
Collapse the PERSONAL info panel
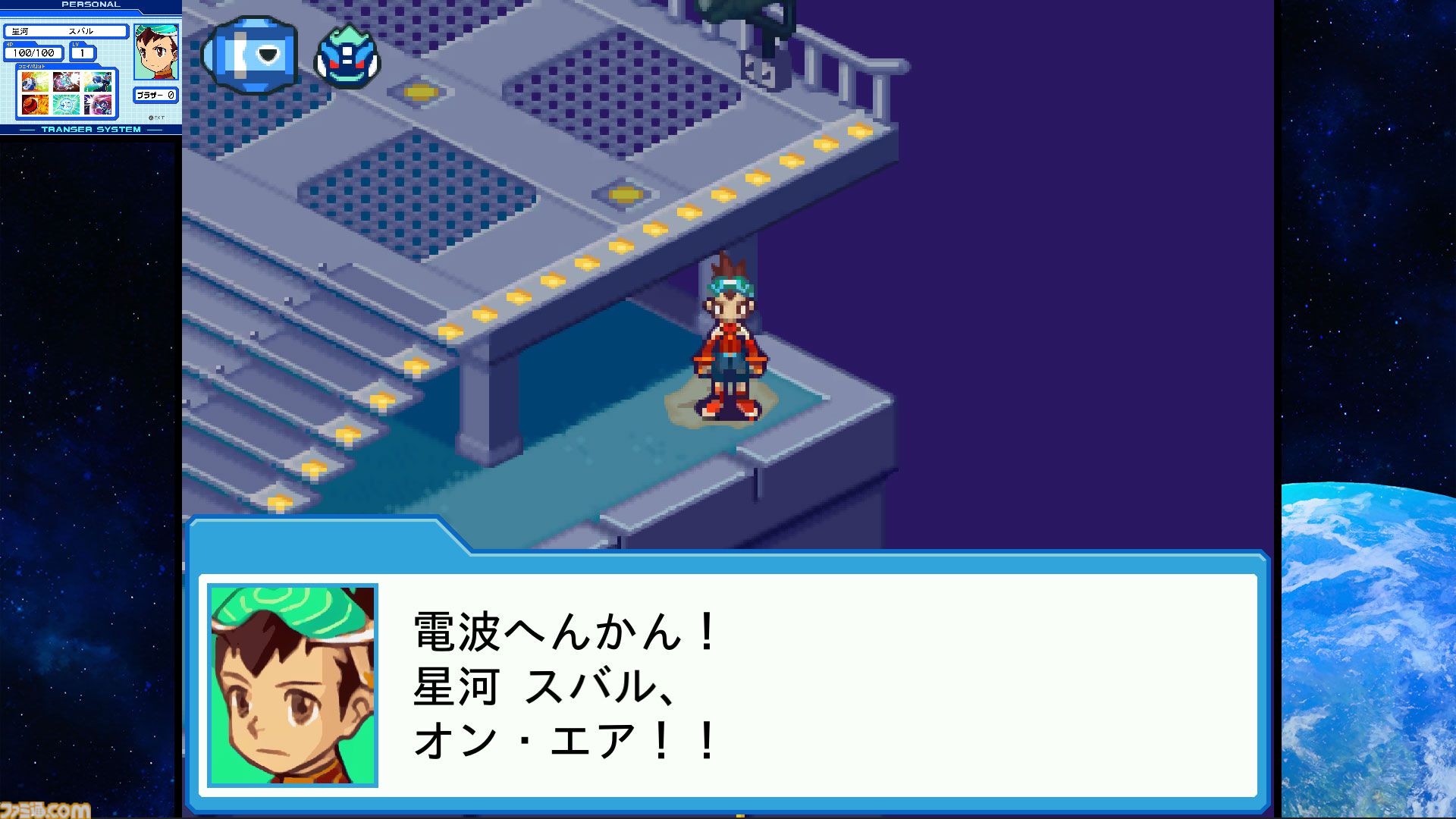click(x=89, y=5)
